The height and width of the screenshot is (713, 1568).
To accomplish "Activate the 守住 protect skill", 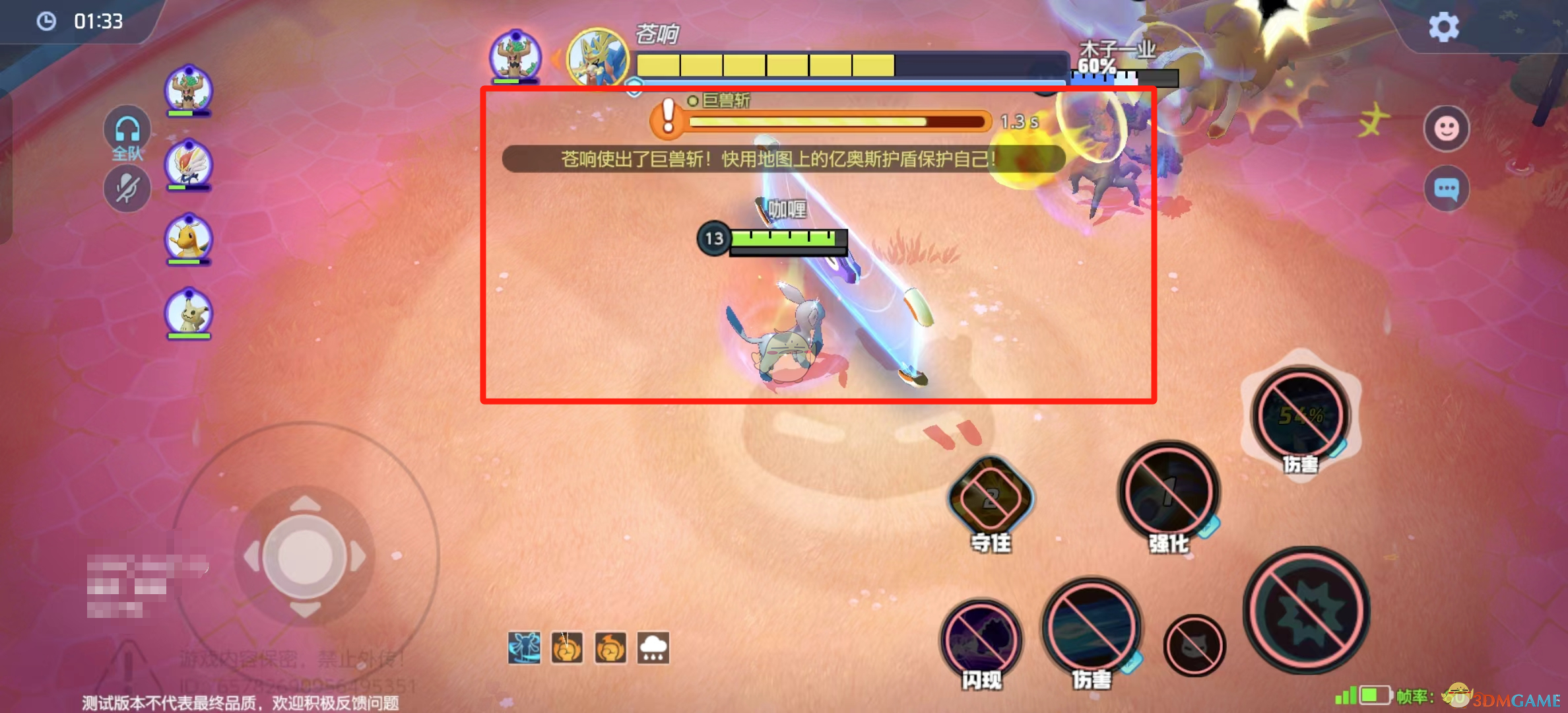I will [x=990, y=498].
